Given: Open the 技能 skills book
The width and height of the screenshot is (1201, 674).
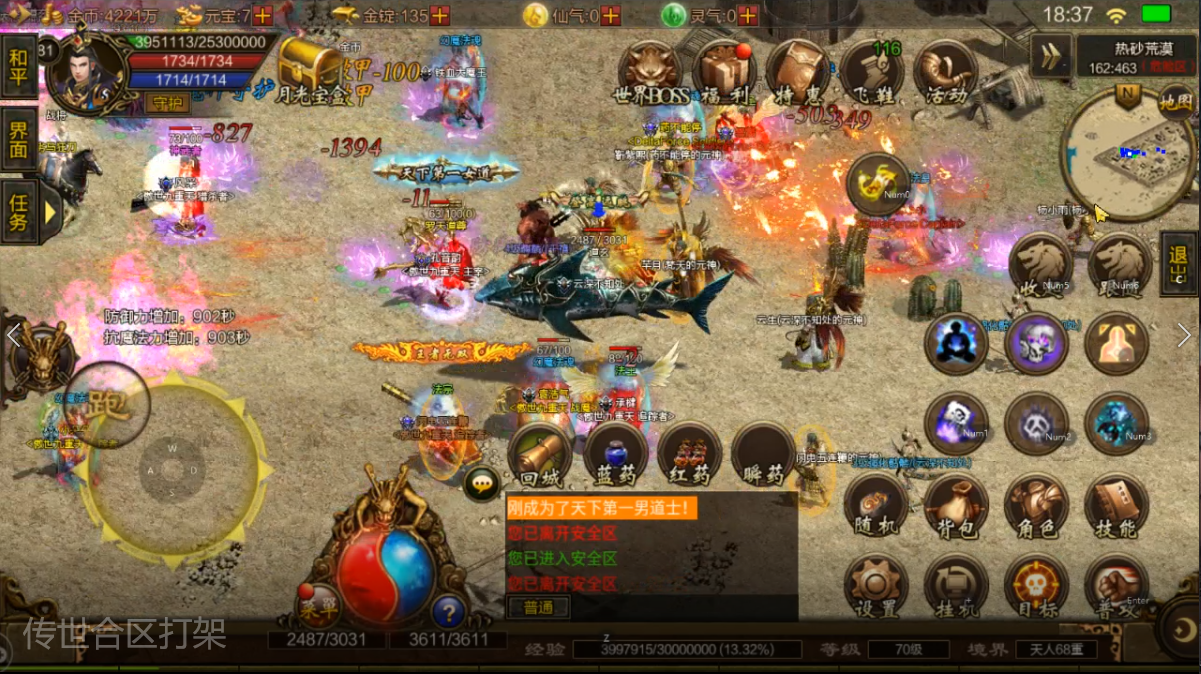Looking at the screenshot, I should pyautogui.click(x=1116, y=507).
